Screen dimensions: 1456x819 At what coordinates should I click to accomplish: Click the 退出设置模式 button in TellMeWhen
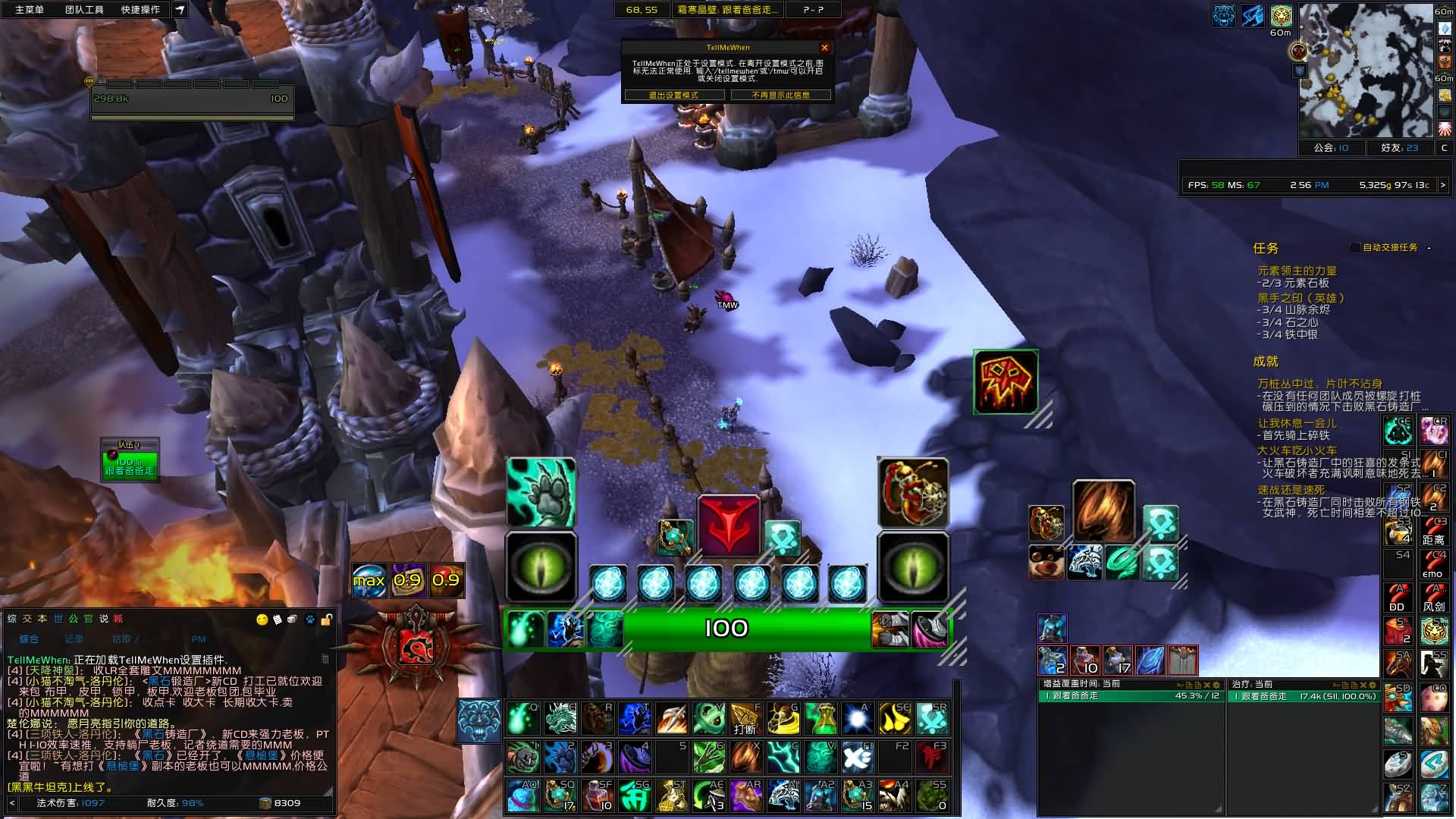[673, 95]
